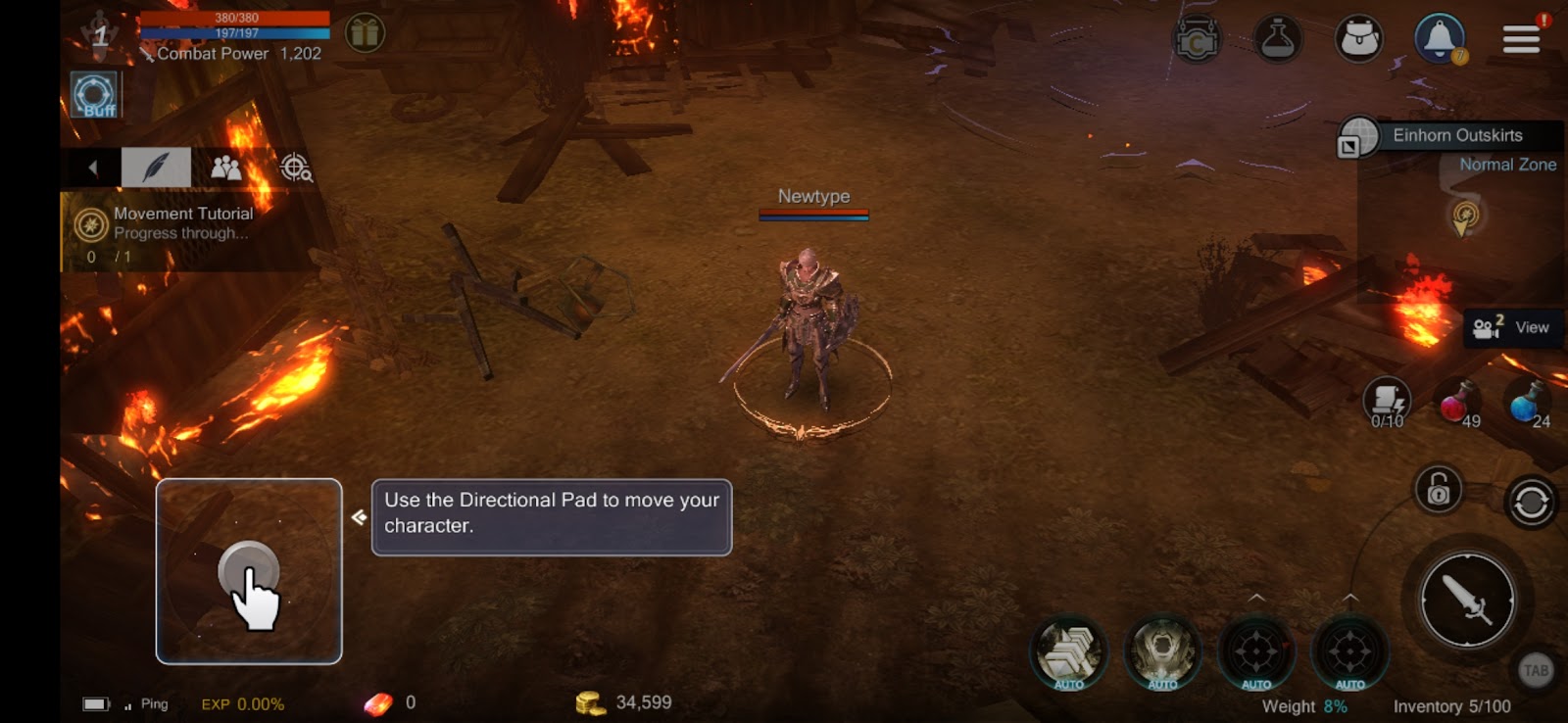Screen dimensions: 1568x723
Task: Use the red health potion
Action: (x=1456, y=403)
